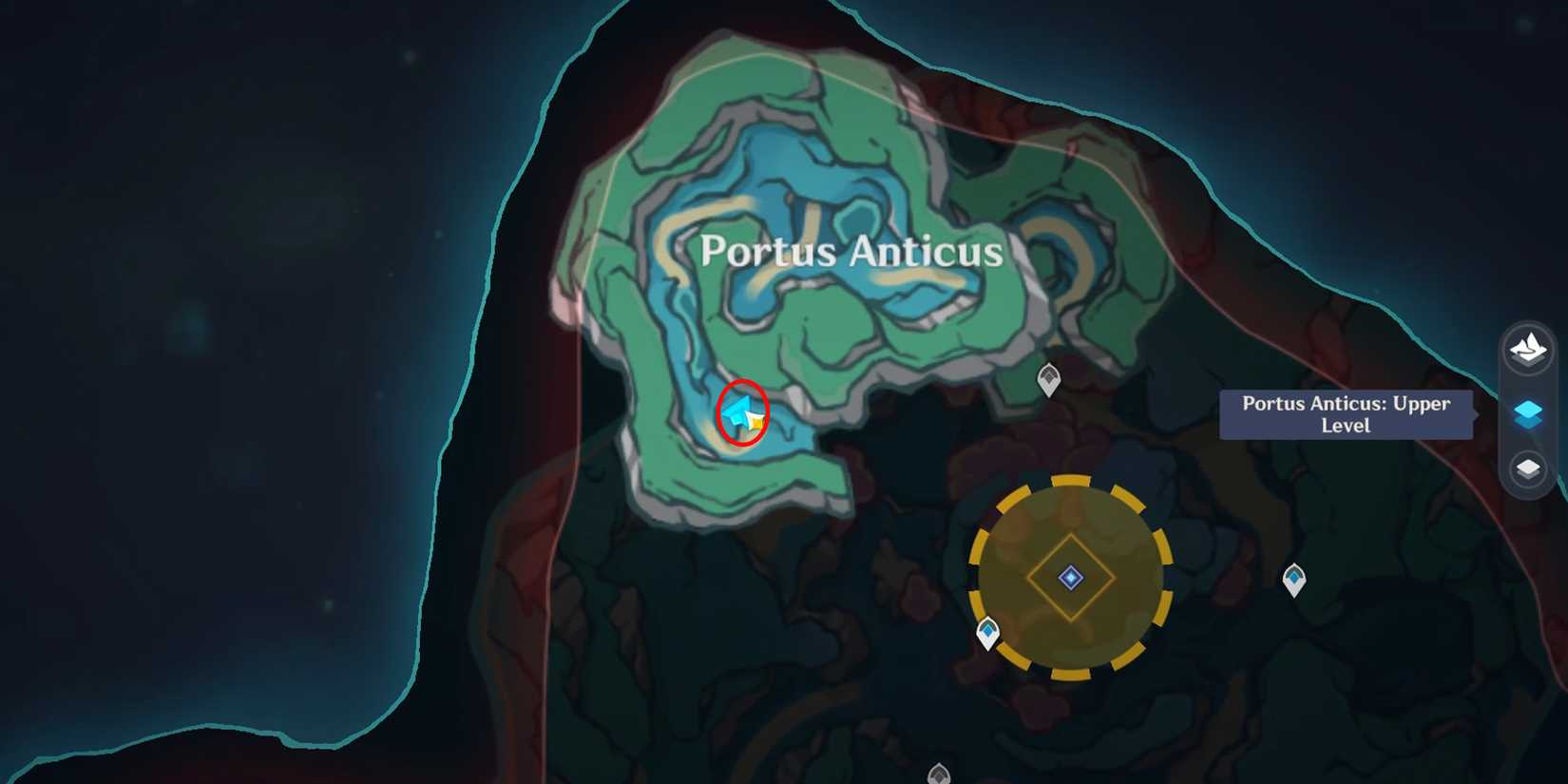Viewport: 1568px width, 784px height.
Task: Click the blue teleport waypoint east of the circle
Action: click(1296, 577)
